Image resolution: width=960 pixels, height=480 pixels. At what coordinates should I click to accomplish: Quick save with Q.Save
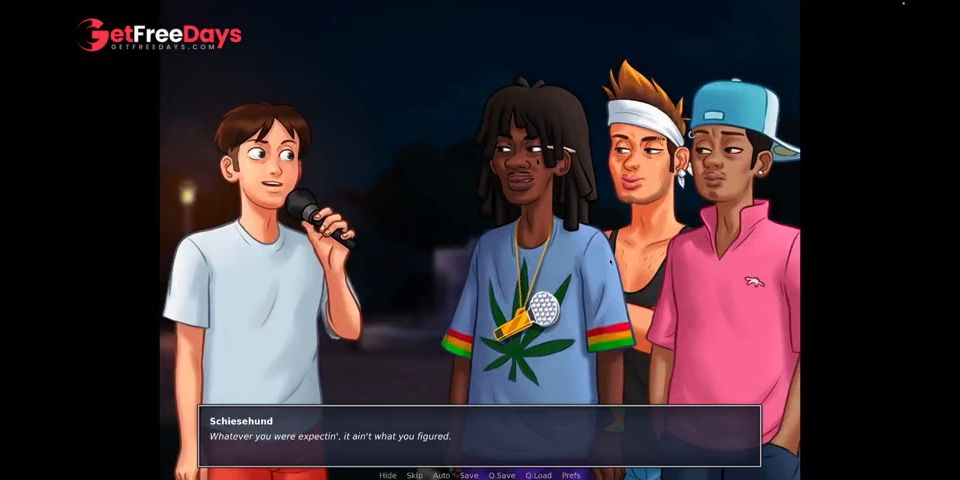502,475
